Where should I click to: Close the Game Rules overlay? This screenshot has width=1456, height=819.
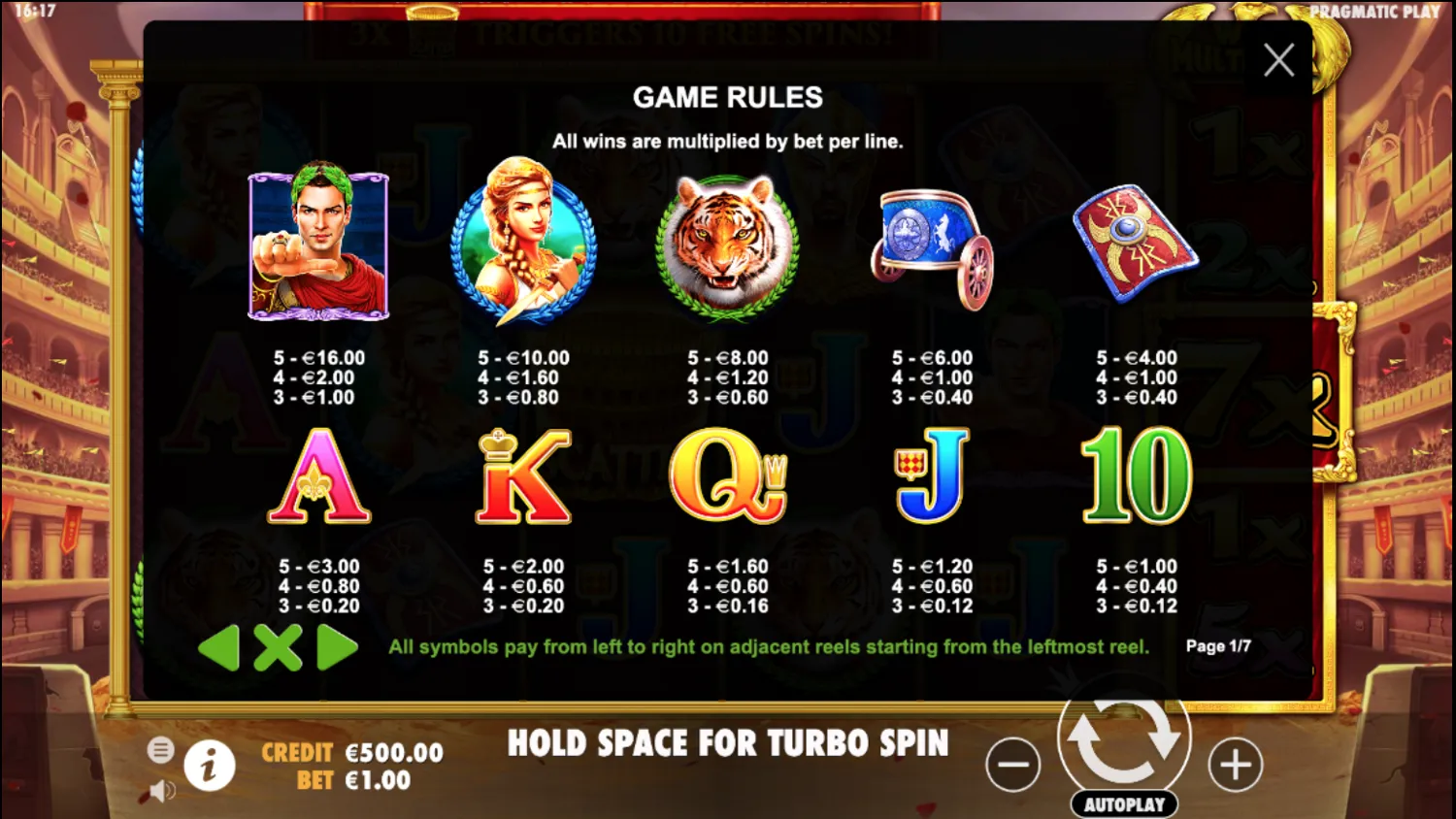point(1278,59)
